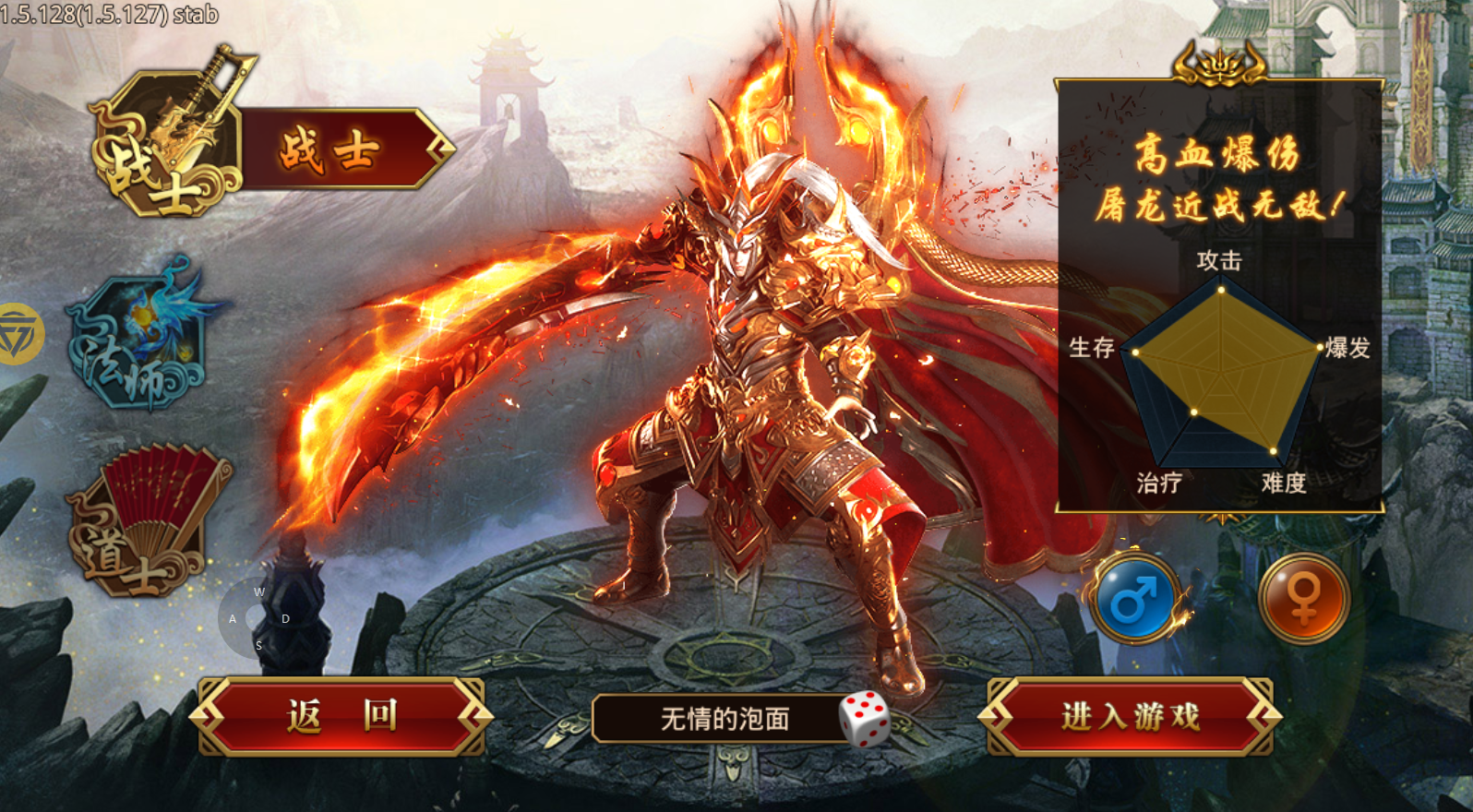The height and width of the screenshot is (812, 1473).
Task: Choose the female gender icon
Action: click(x=1303, y=600)
